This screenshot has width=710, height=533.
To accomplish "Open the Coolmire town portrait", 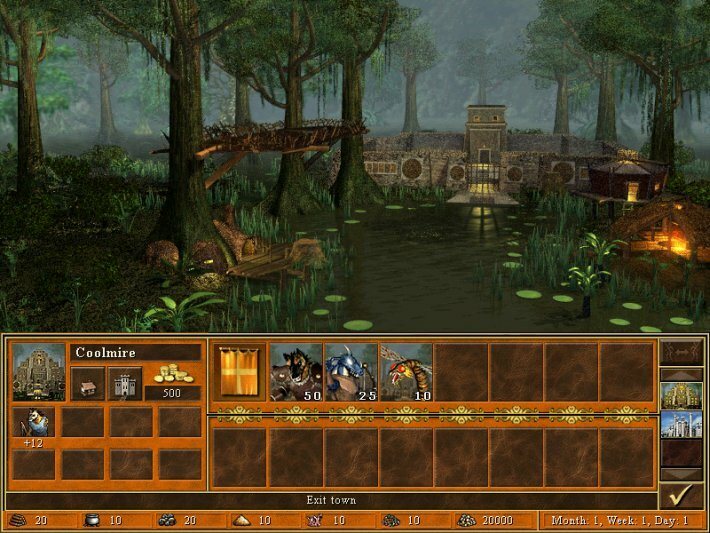I will click(x=39, y=372).
